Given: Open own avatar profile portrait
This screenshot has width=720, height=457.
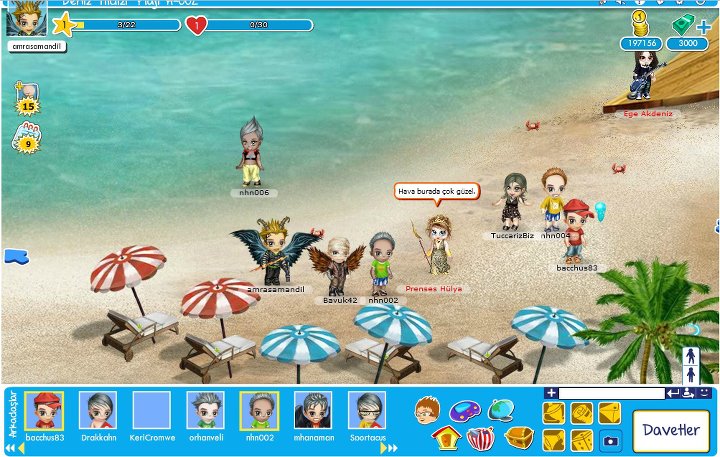Looking at the screenshot, I should [x=27, y=18].
